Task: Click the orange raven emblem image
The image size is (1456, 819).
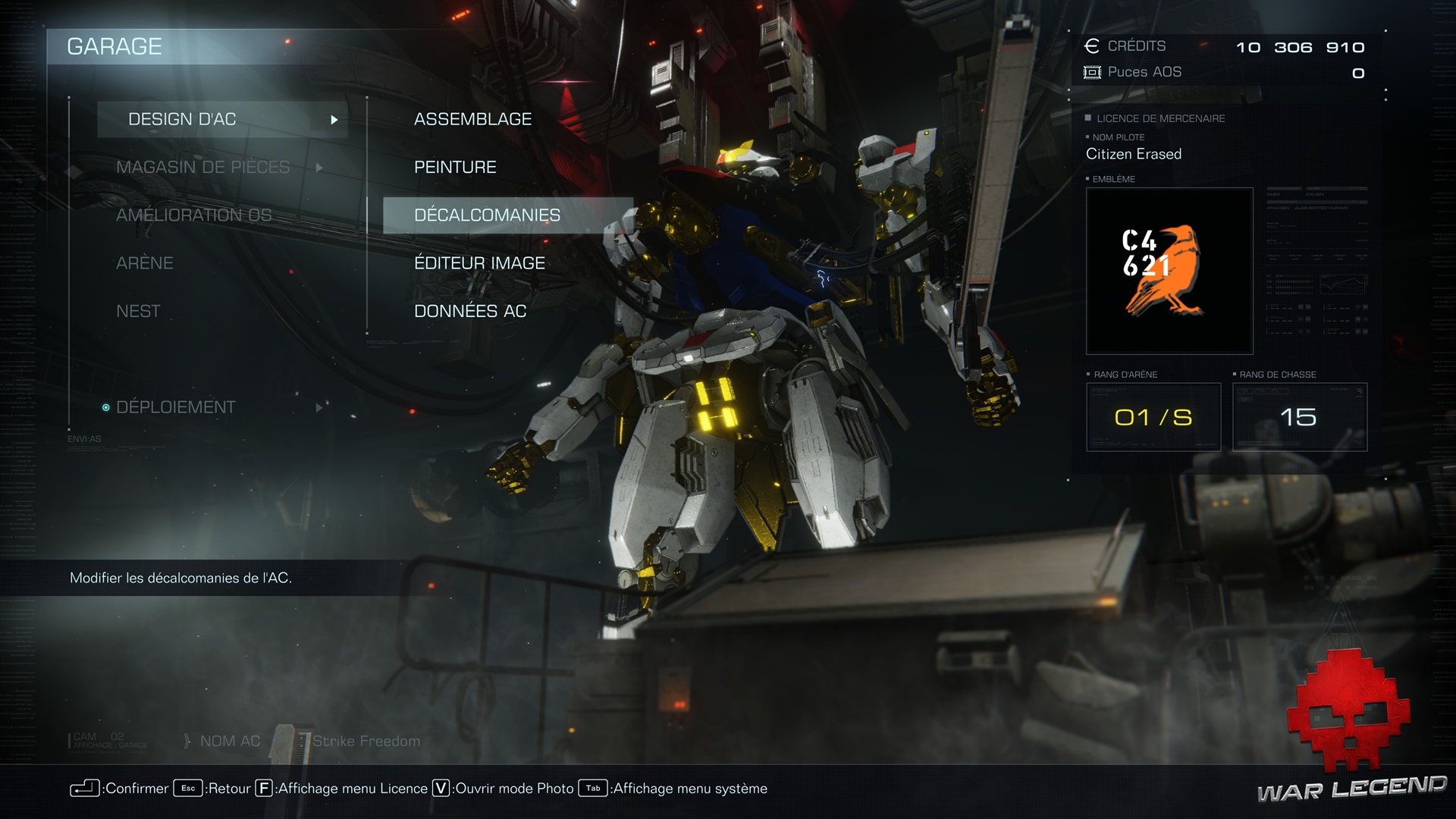Action: [x=1169, y=271]
